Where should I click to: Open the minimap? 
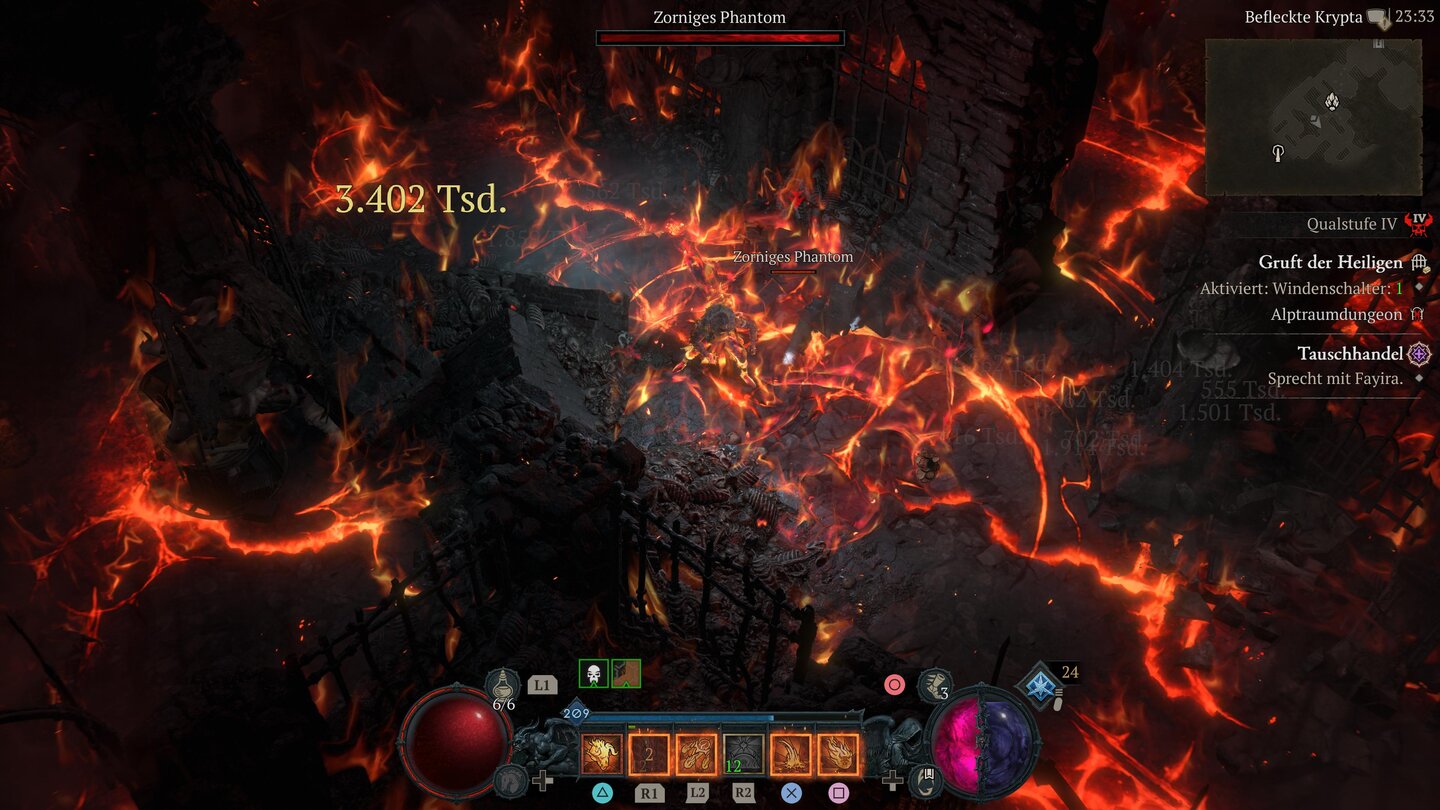(x=1313, y=117)
